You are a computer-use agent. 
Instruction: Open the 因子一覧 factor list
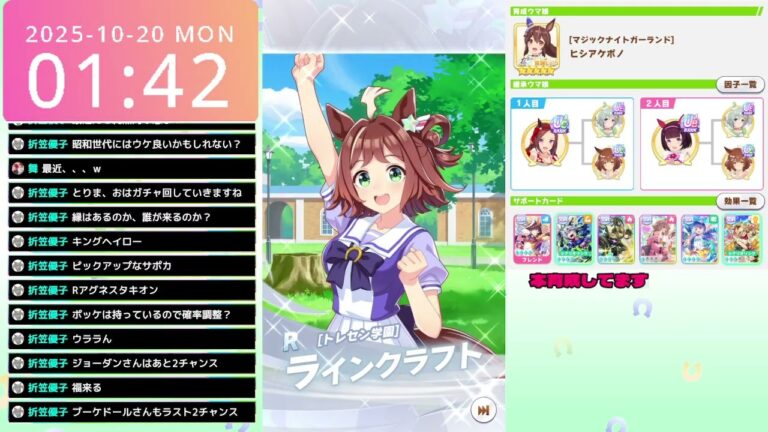[739, 85]
